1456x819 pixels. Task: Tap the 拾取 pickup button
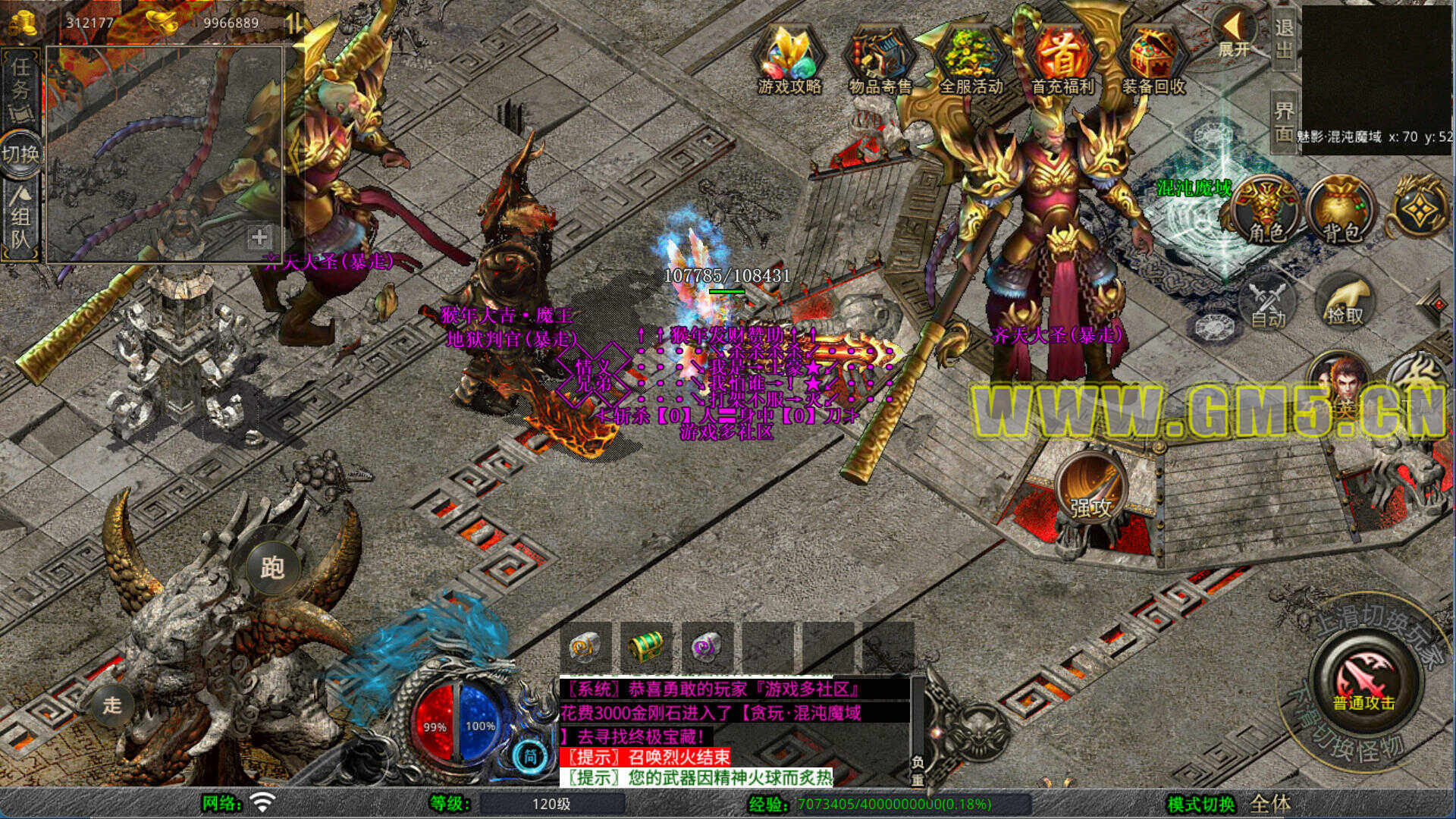[x=1345, y=302]
